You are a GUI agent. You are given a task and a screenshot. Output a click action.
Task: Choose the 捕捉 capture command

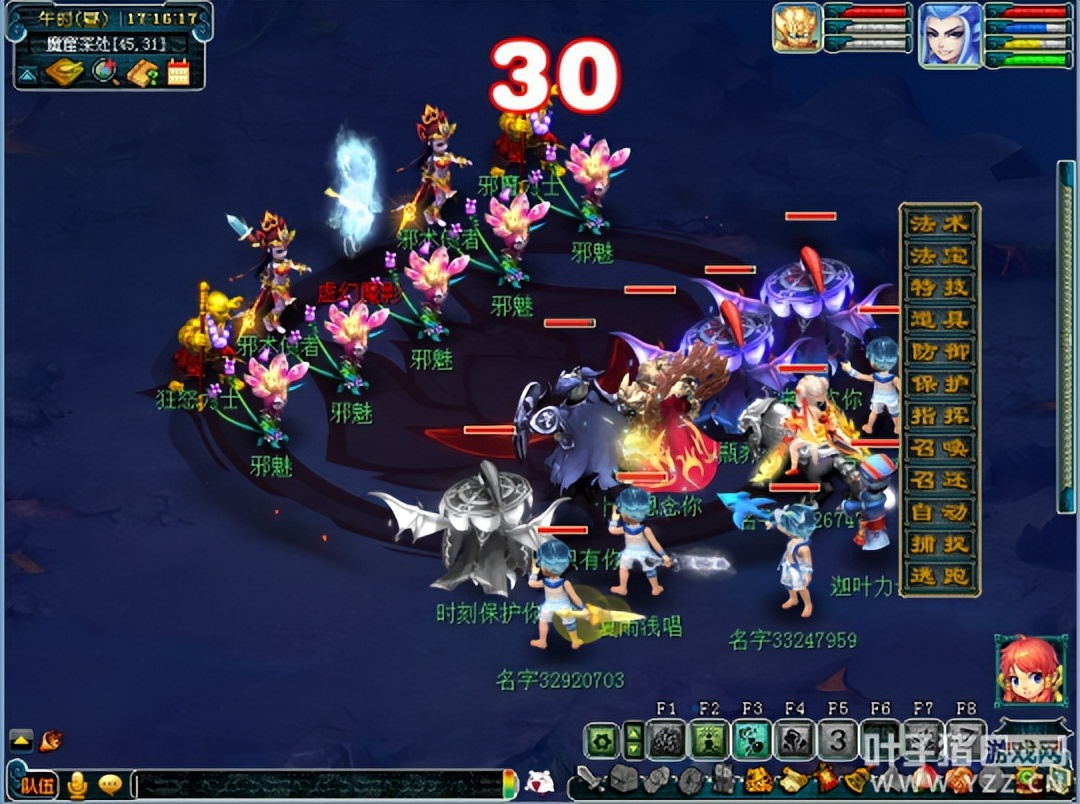(939, 544)
